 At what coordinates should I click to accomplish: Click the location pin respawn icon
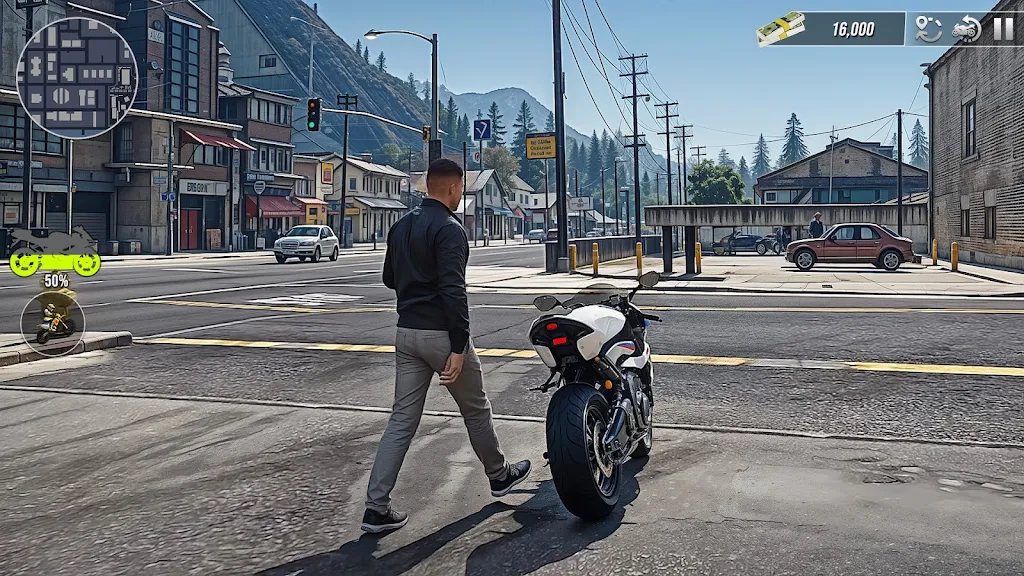(929, 29)
